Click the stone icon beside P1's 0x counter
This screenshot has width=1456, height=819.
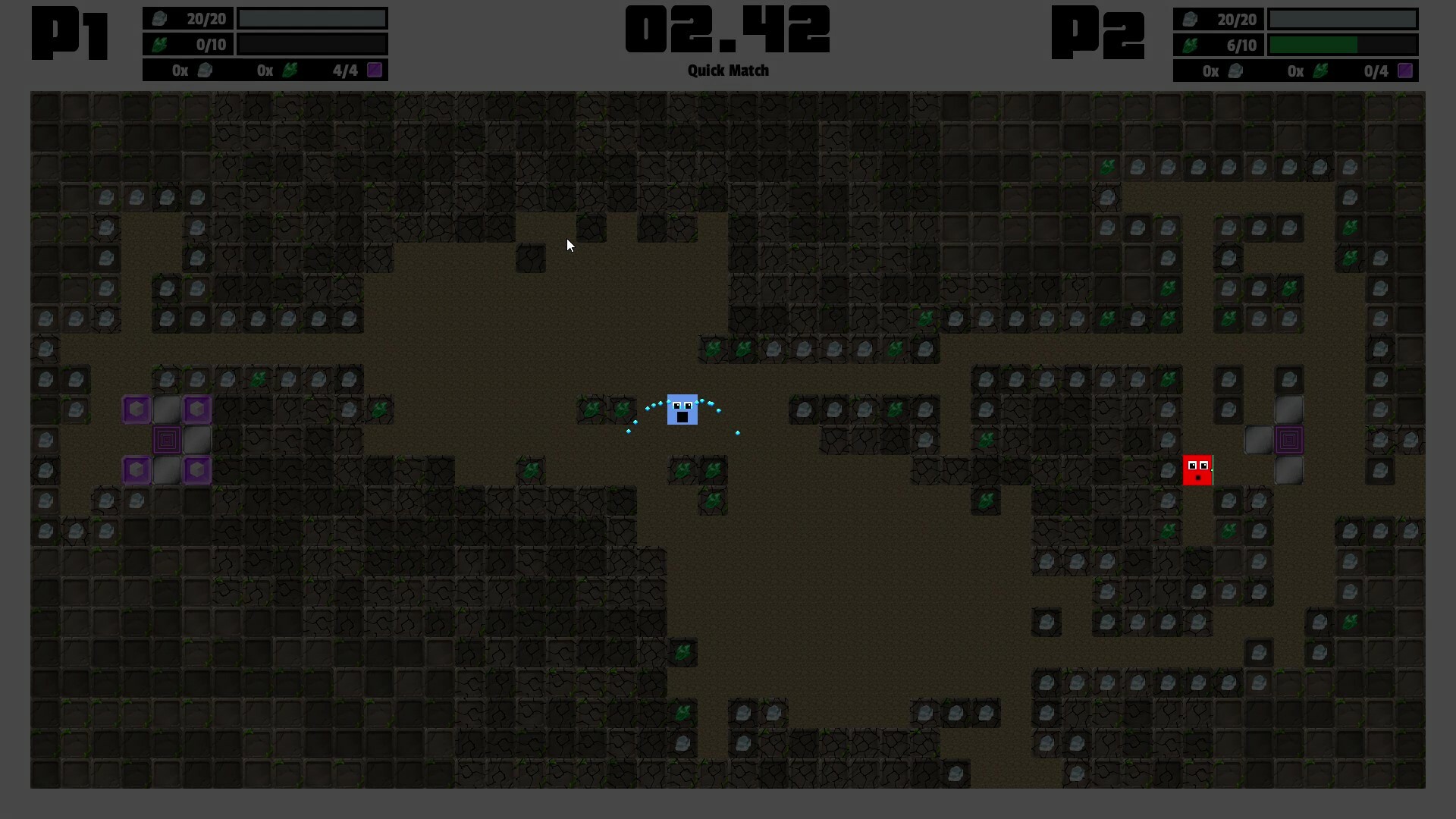click(x=206, y=70)
